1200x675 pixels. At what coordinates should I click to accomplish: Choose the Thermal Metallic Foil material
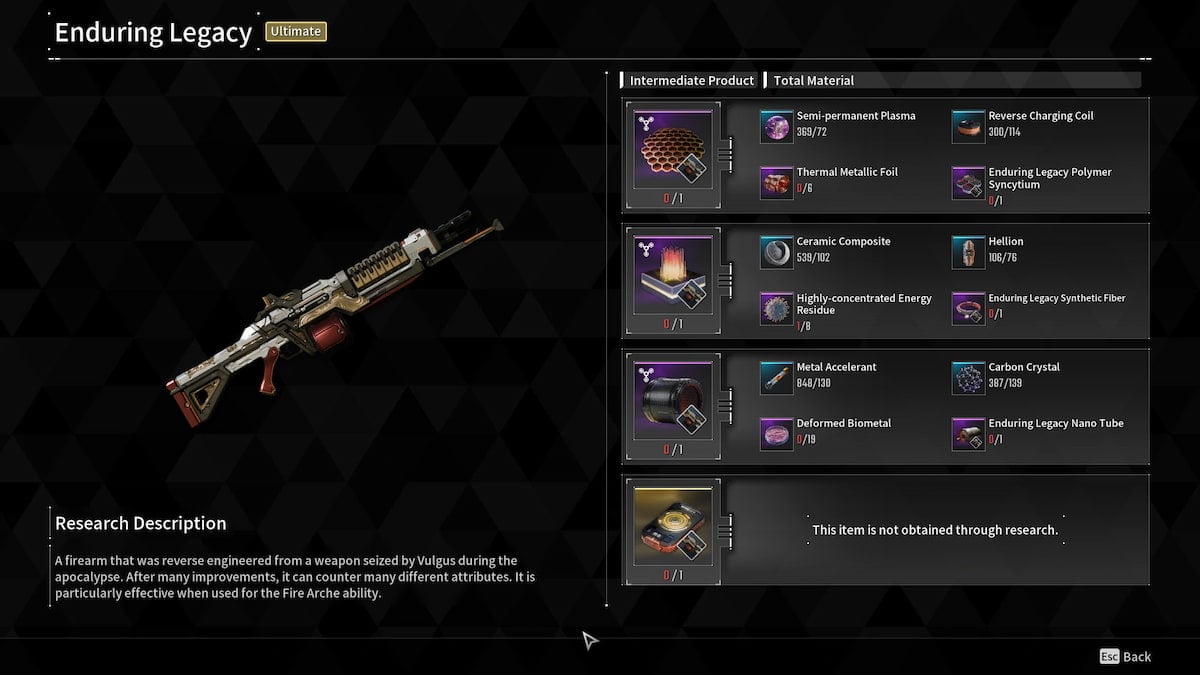[x=777, y=183]
